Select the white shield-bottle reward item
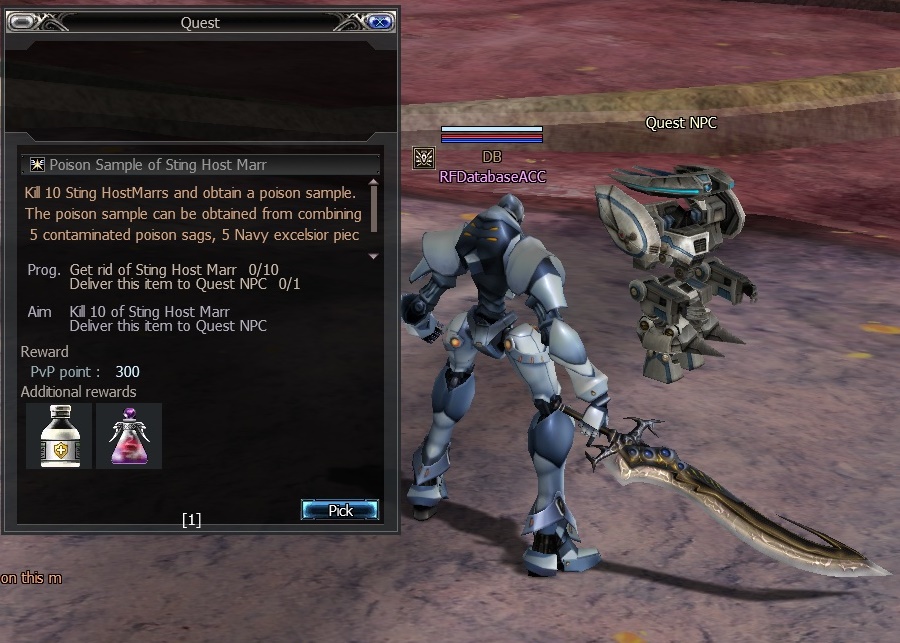The height and width of the screenshot is (643, 900). (58, 436)
